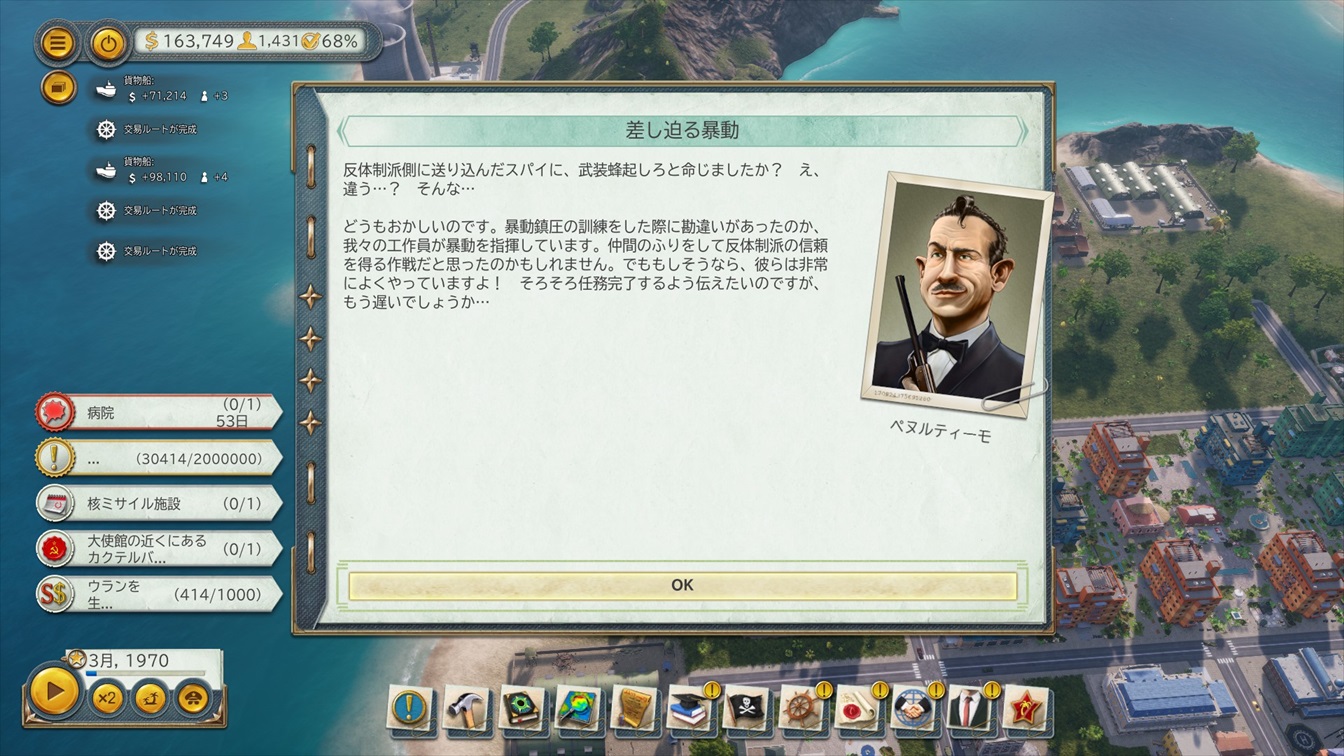Resume the game with the play button
The image size is (1344, 756).
coord(54,691)
